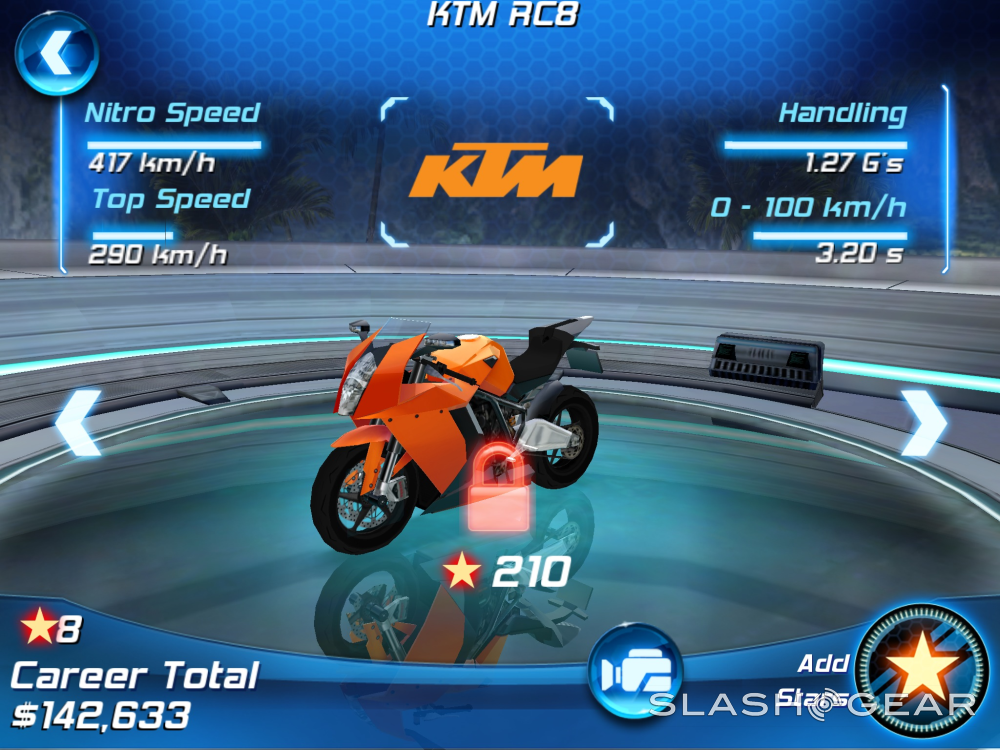Go back using the top-left arrow button
1000x750 pixels.
pos(56,51)
